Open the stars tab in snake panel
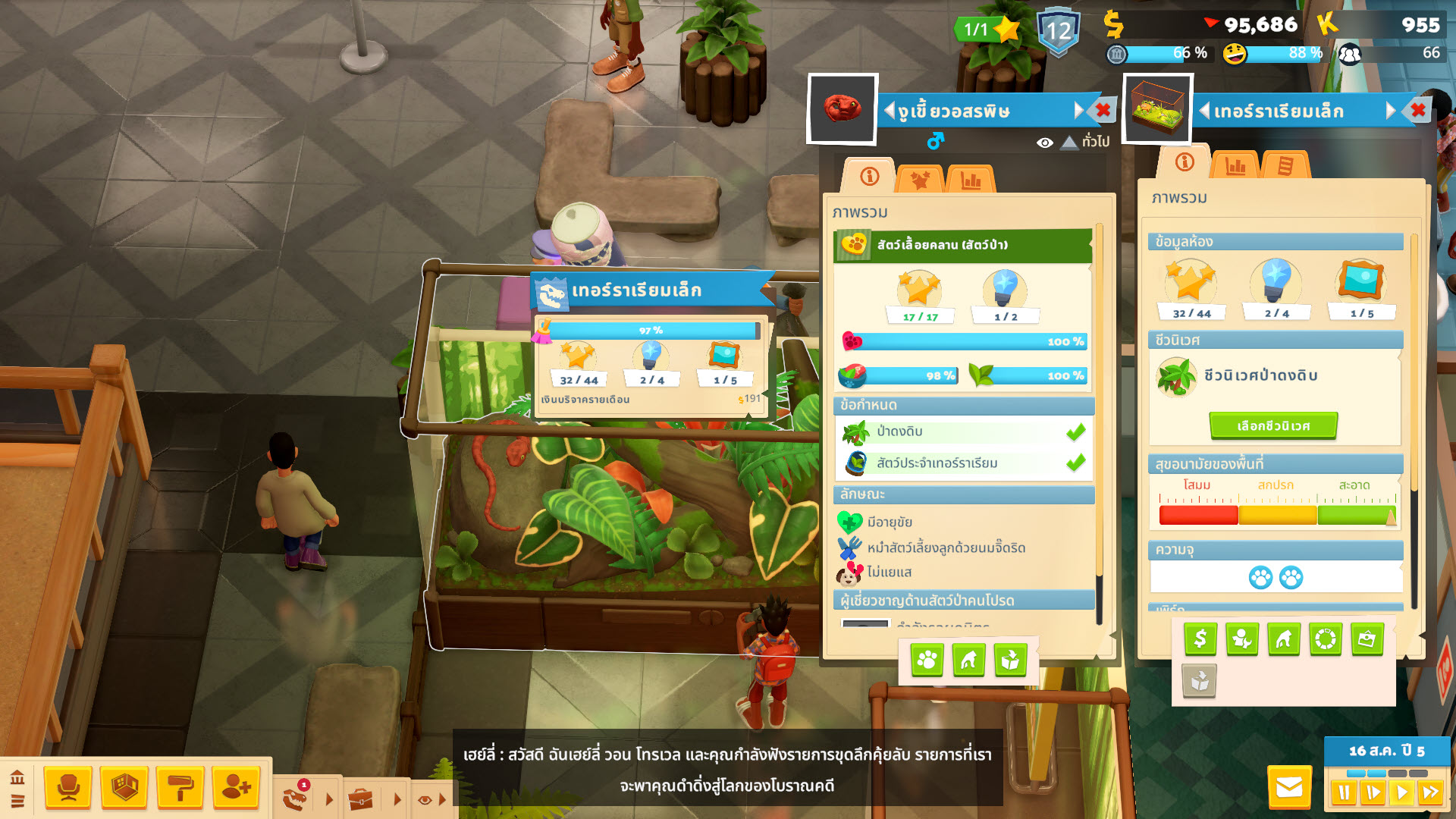Screen dimensions: 1456x819 click(920, 180)
